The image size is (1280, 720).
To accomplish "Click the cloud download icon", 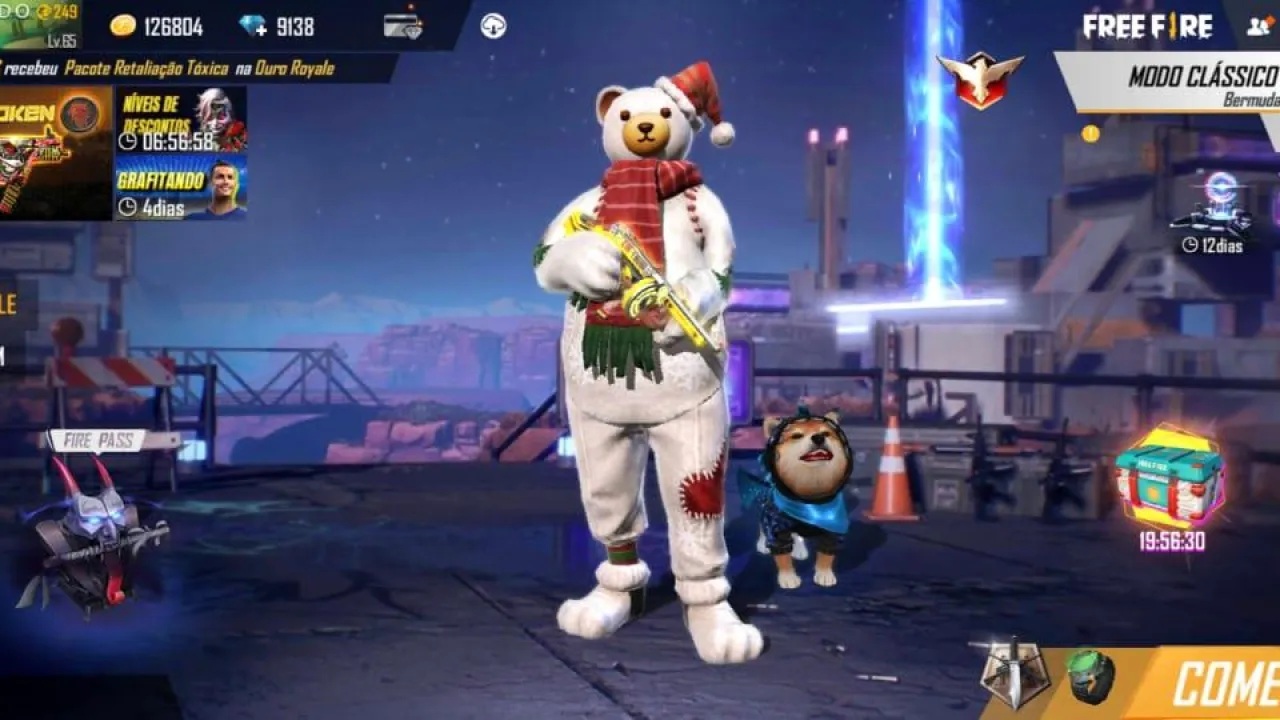I will click(x=493, y=26).
